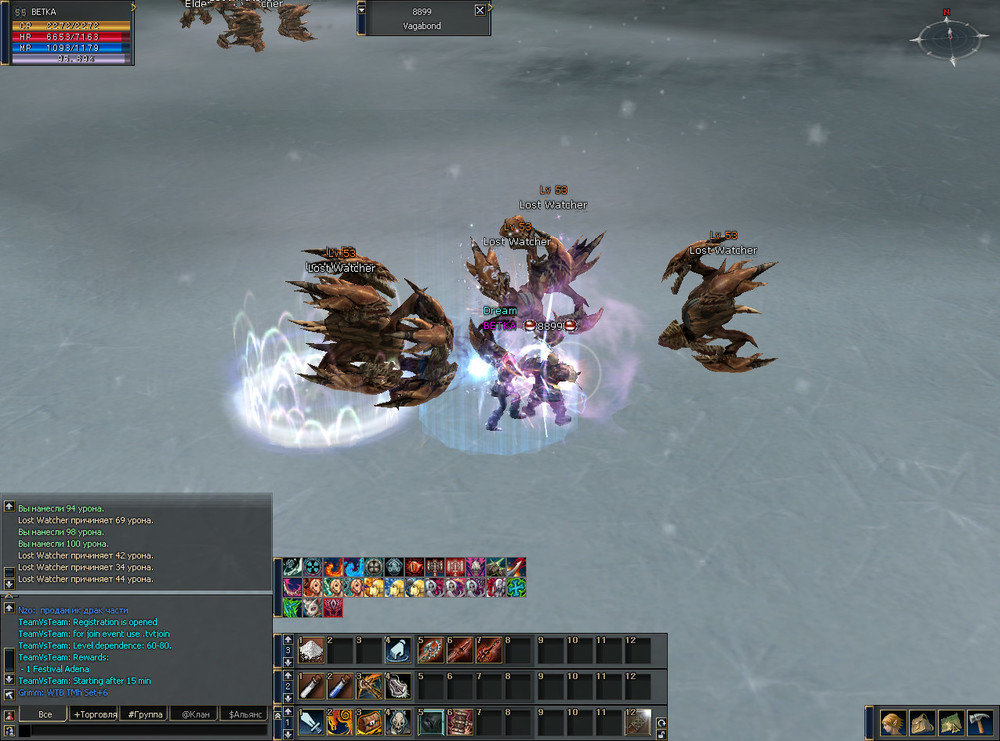
Task: Toggle the hotbar lock button
Action: [x=661, y=734]
